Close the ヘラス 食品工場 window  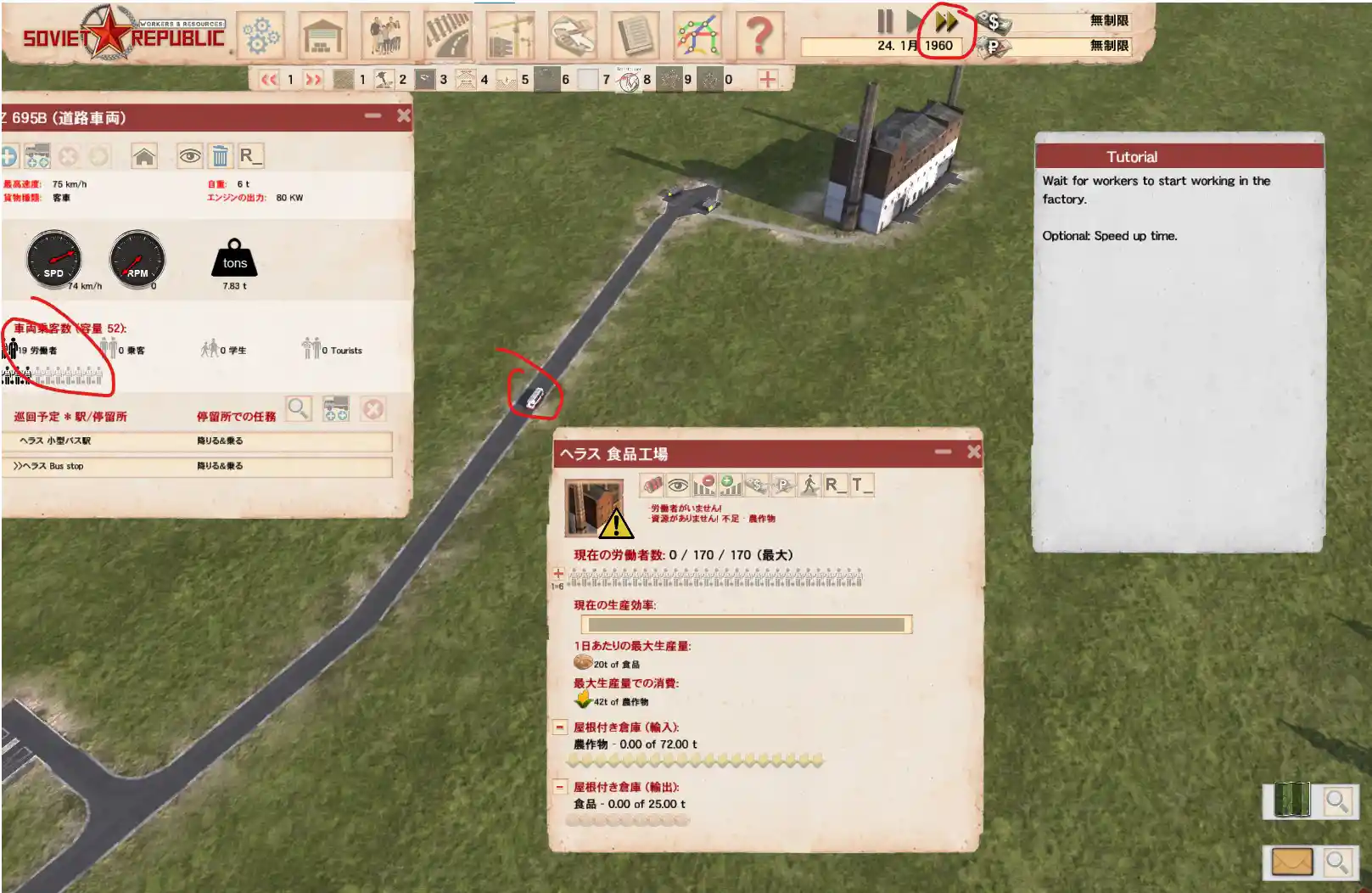tap(973, 452)
